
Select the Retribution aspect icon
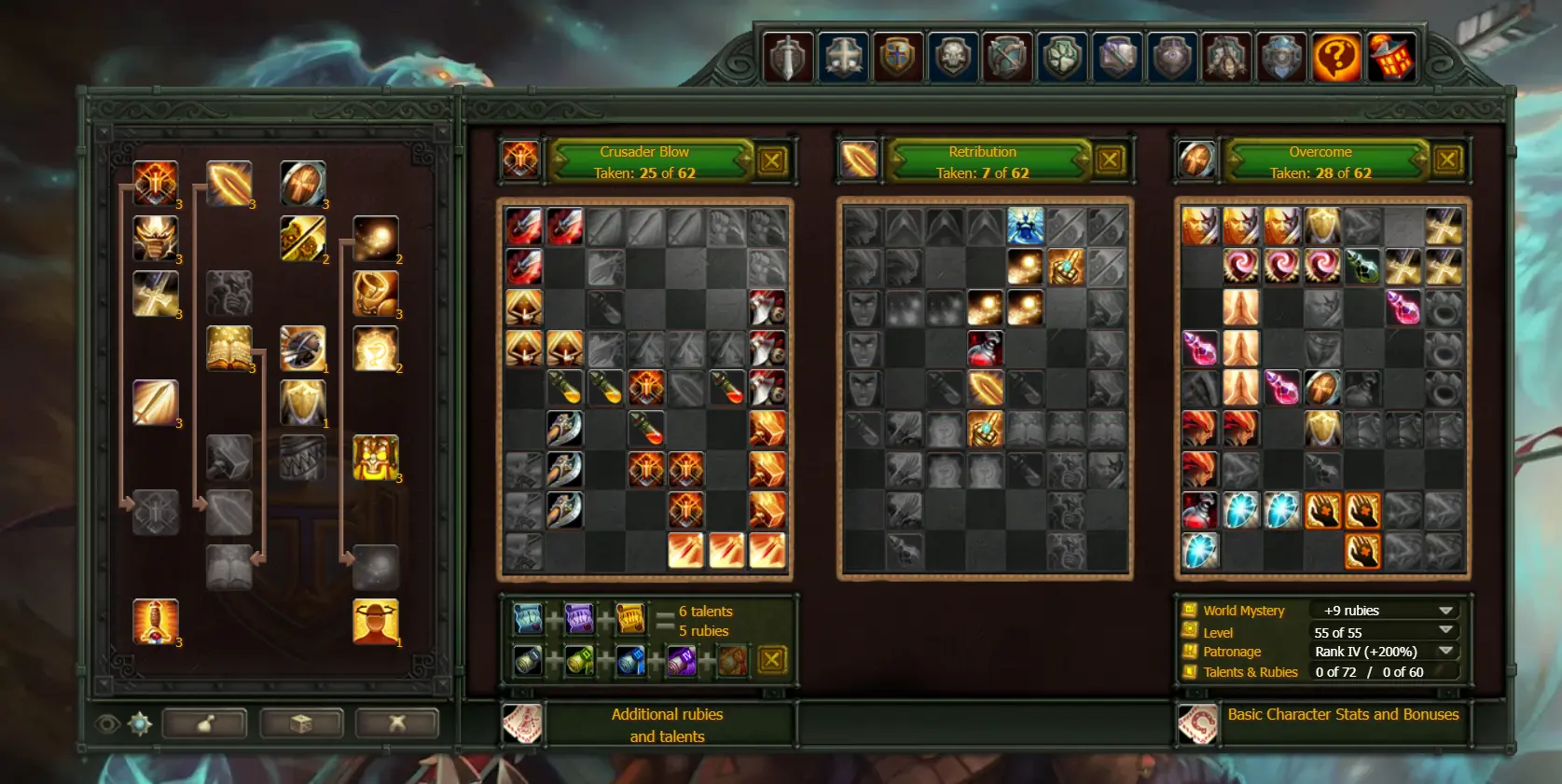coord(858,159)
